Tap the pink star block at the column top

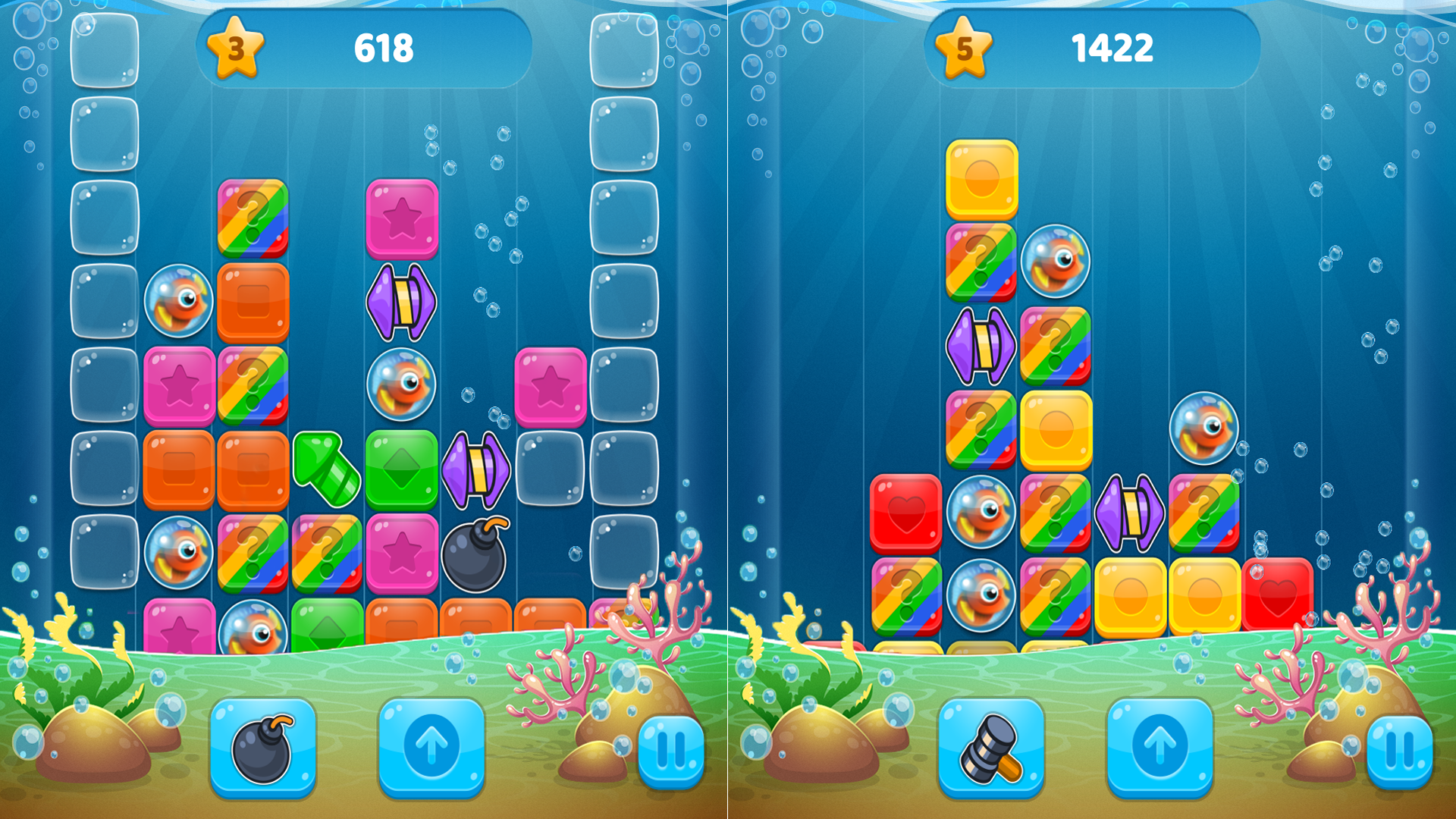click(404, 220)
